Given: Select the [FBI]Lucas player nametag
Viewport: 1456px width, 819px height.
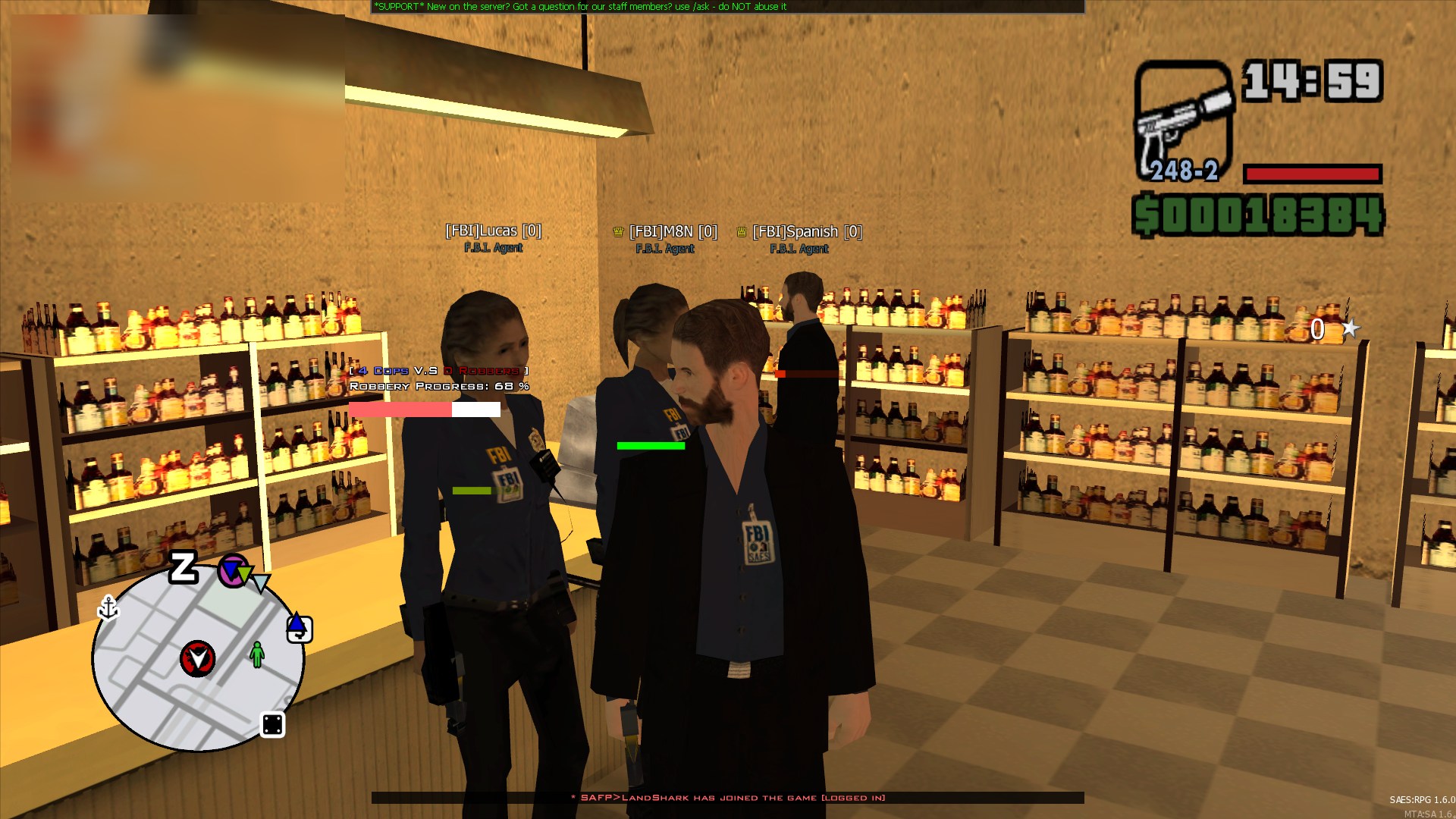Looking at the screenshot, I should point(493,231).
